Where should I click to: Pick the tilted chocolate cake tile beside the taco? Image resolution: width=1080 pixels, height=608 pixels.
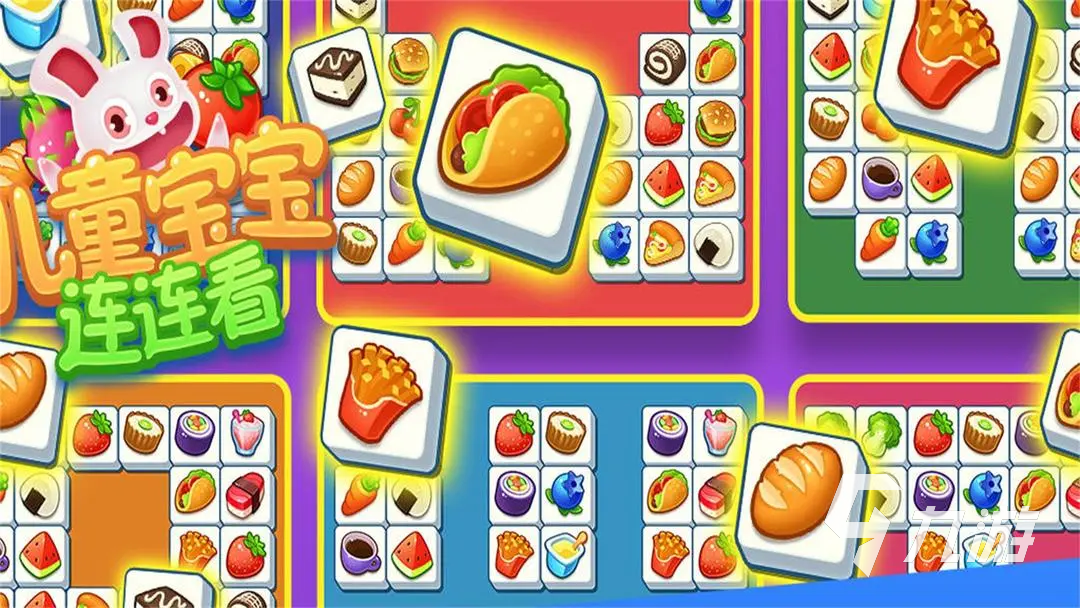(337, 84)
